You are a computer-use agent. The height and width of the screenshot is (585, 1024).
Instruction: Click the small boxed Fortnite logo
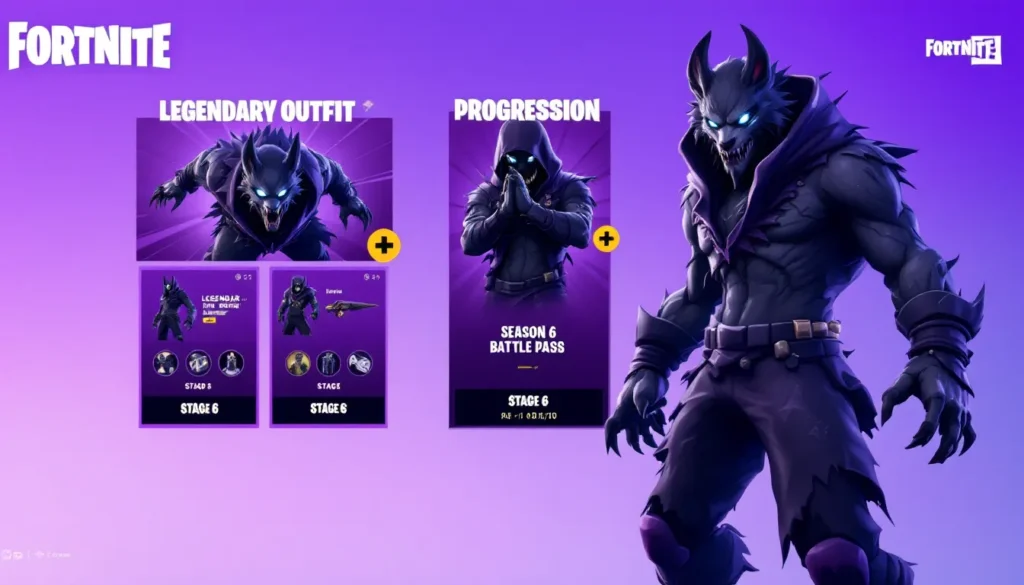point(962,48)
